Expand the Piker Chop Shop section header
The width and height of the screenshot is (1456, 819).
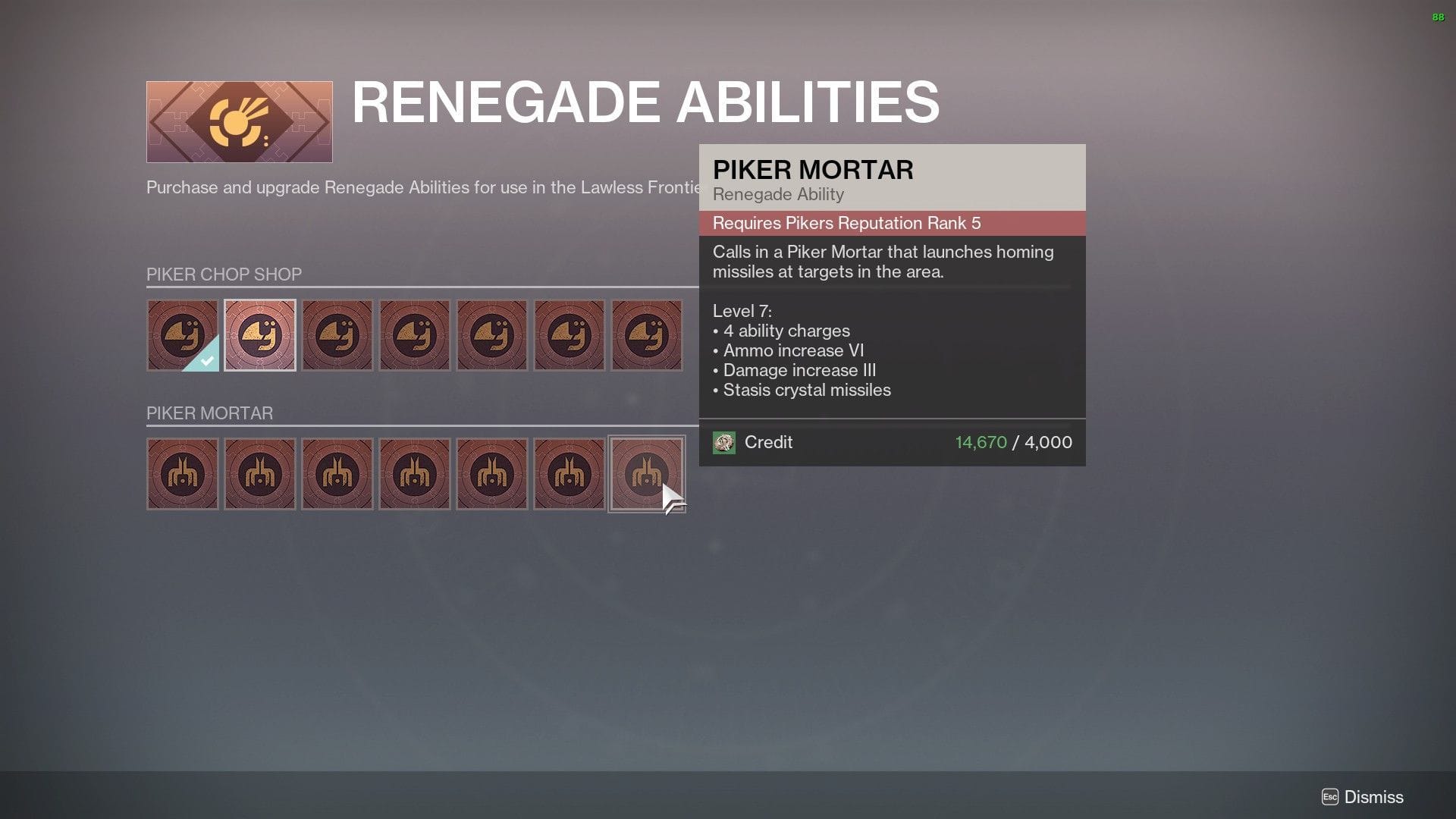click(224, 274)
